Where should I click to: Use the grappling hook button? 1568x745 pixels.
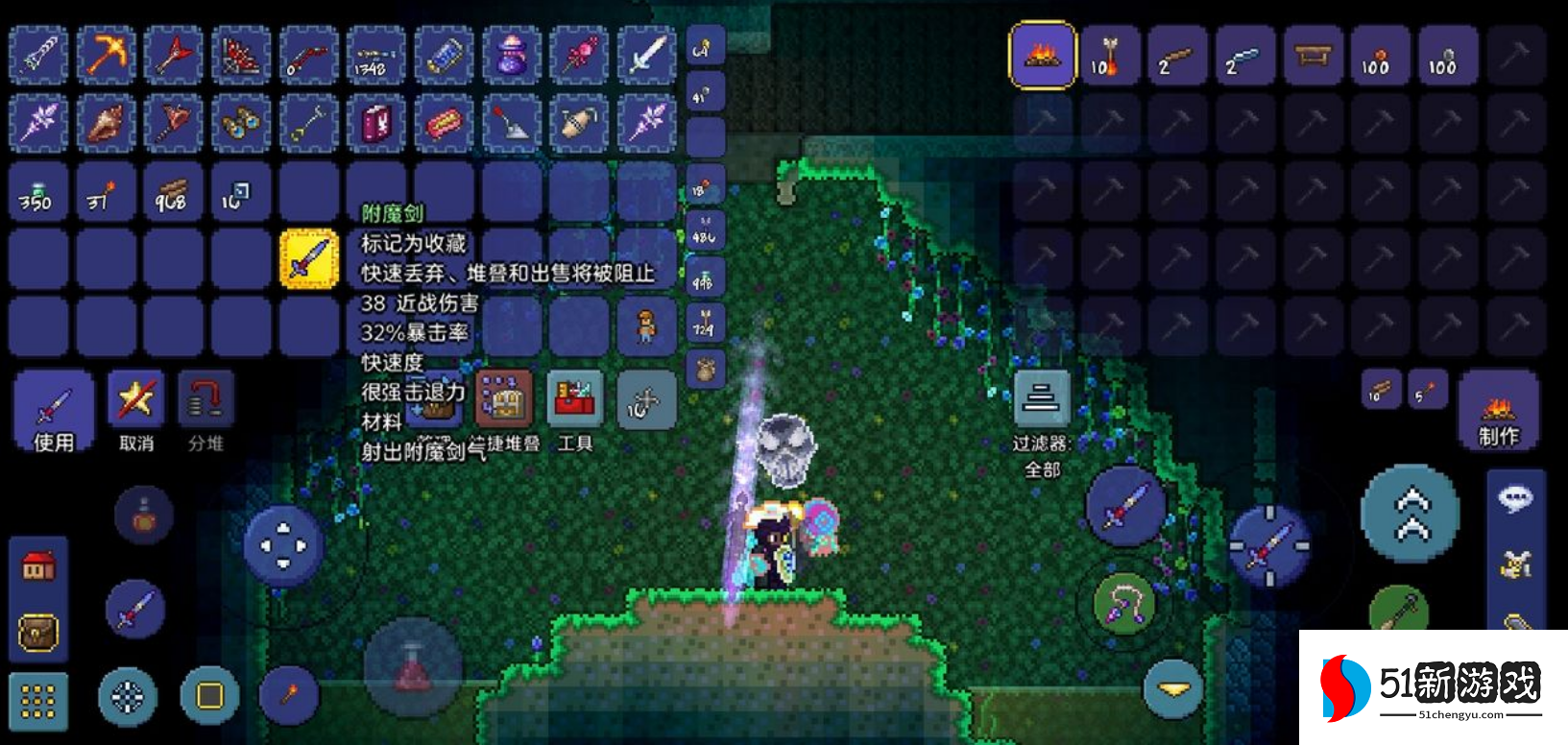[x=1125, y=605]
